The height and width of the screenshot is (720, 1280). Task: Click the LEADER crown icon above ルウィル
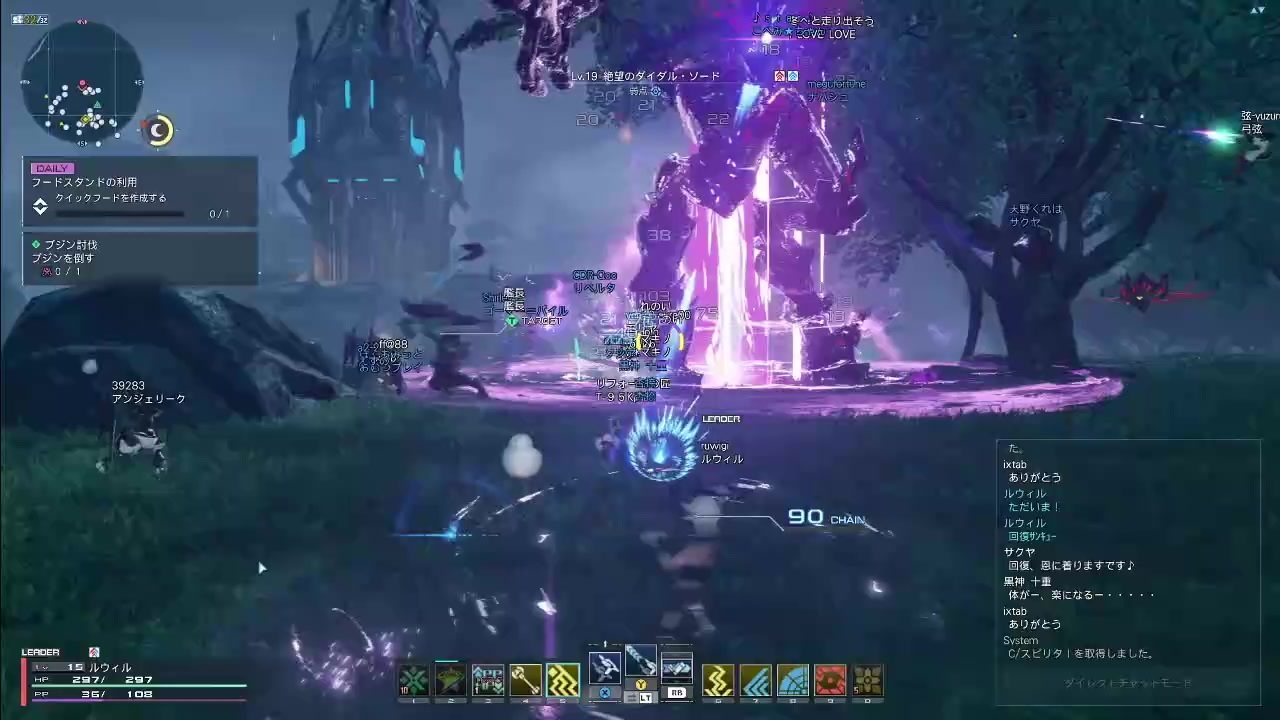point(720,418)
